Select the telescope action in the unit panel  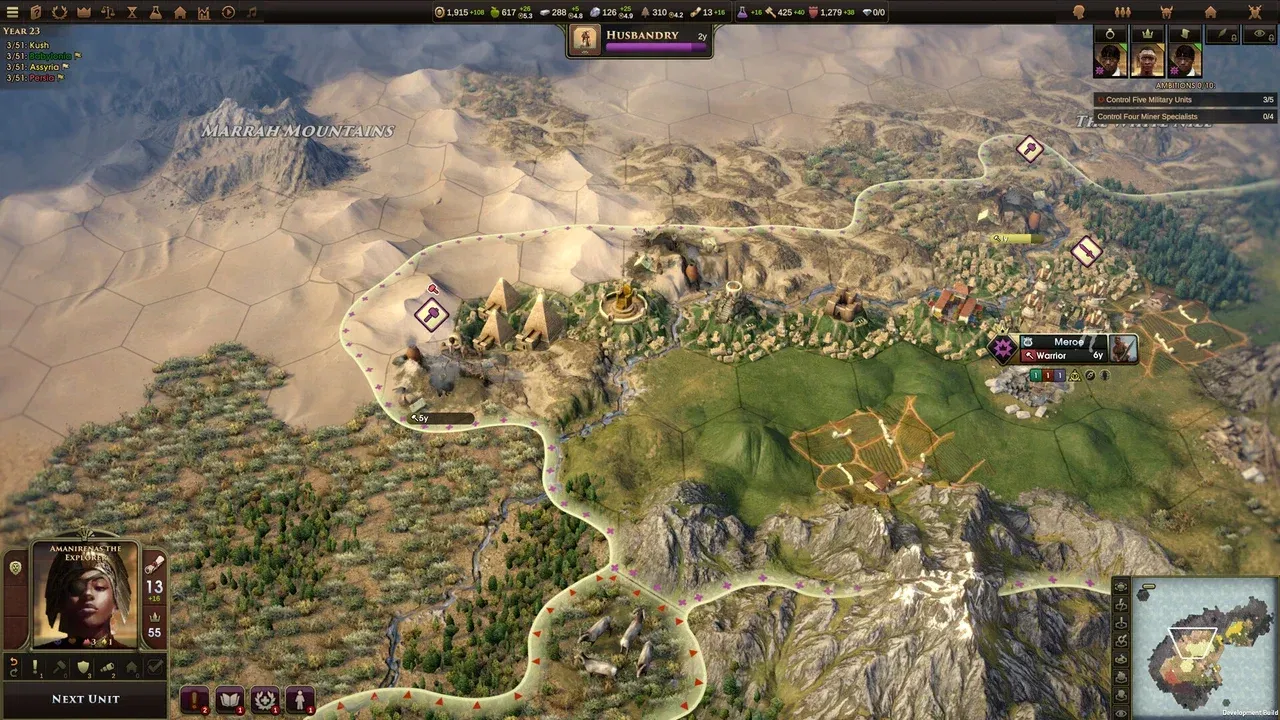[x=108, y=666]
